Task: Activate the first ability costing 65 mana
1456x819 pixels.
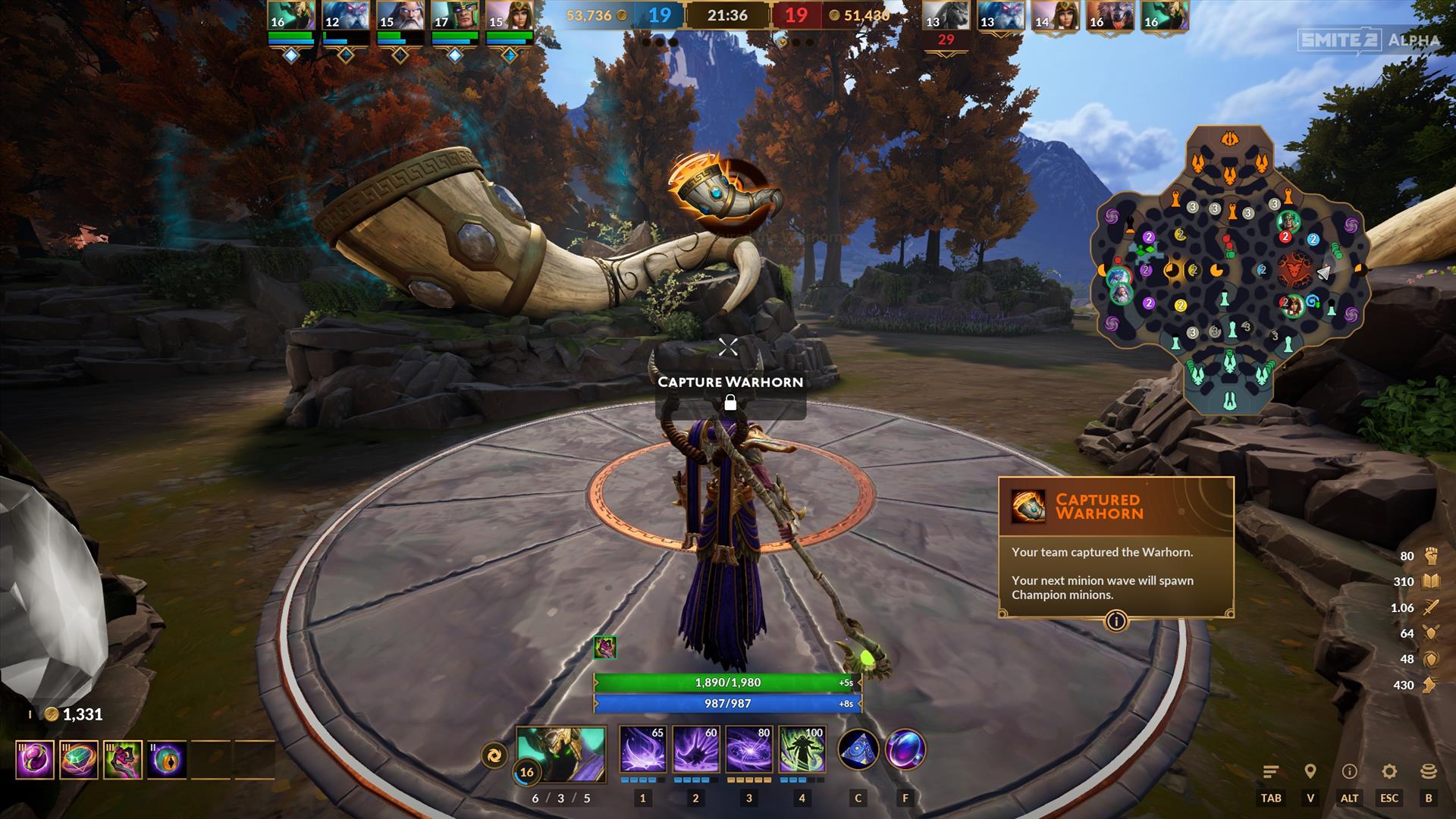Action: (x=642, y=749)
